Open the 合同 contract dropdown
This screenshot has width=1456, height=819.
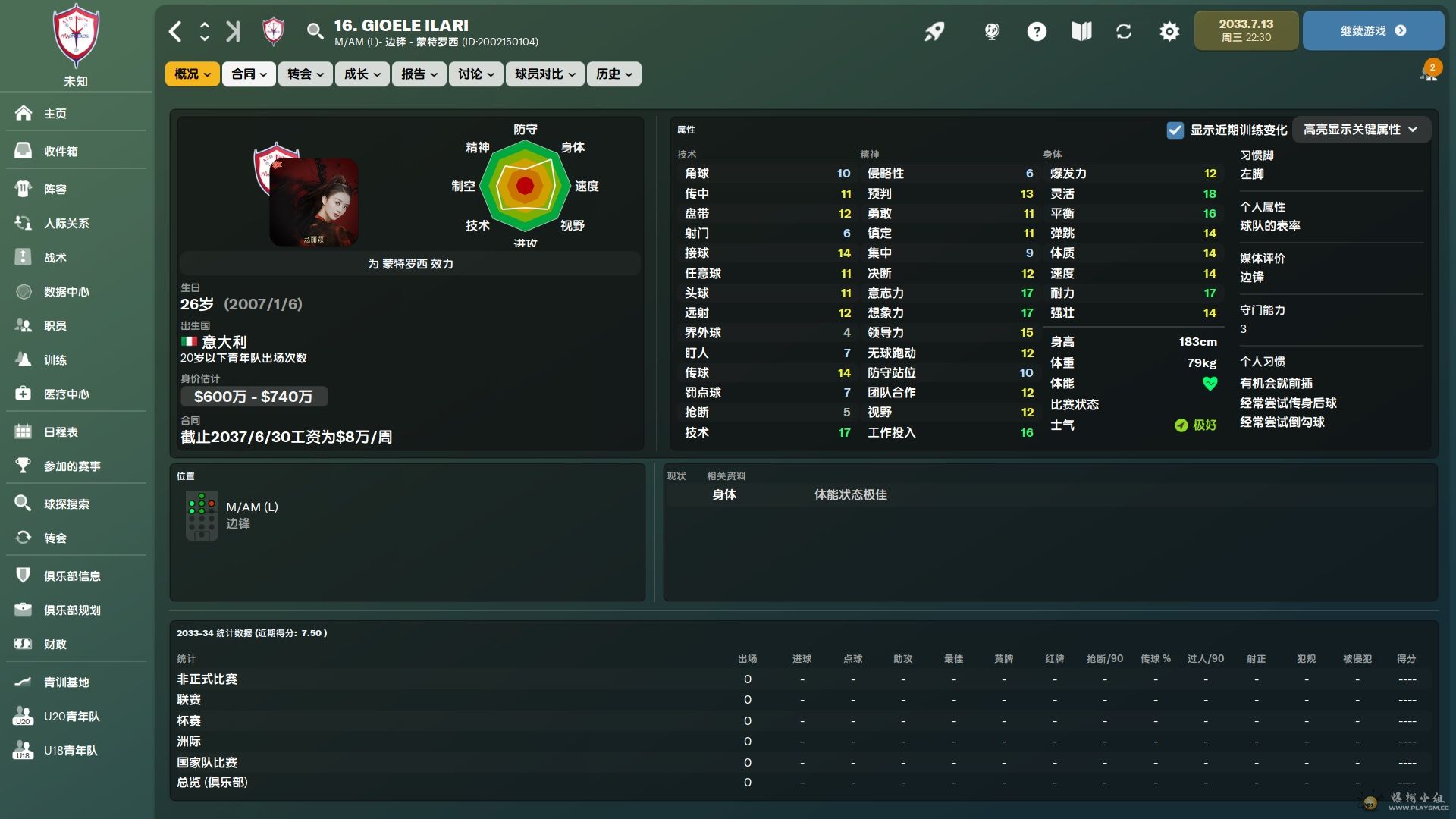(x=249, y=74)
